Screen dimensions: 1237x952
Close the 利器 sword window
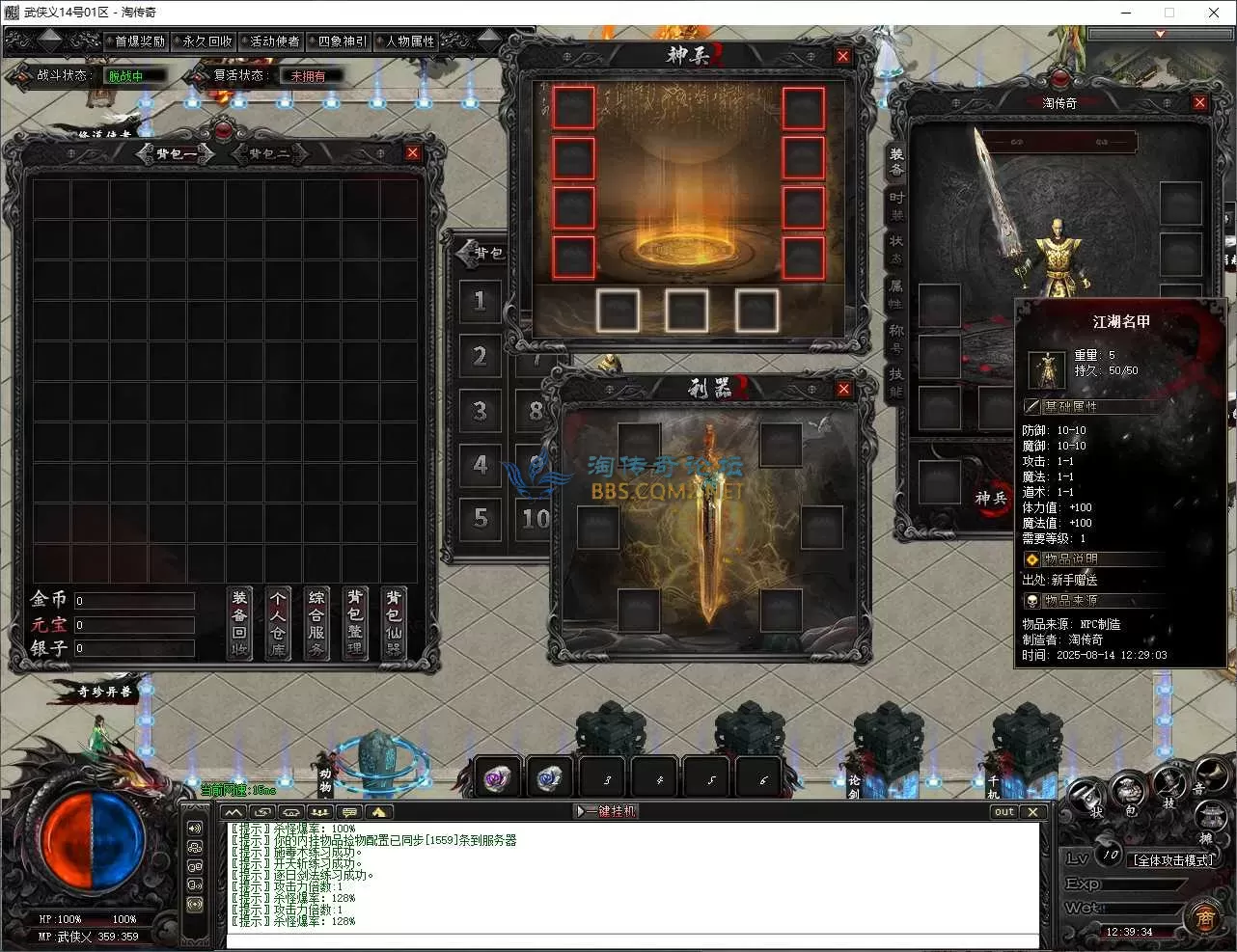[843, 389]
